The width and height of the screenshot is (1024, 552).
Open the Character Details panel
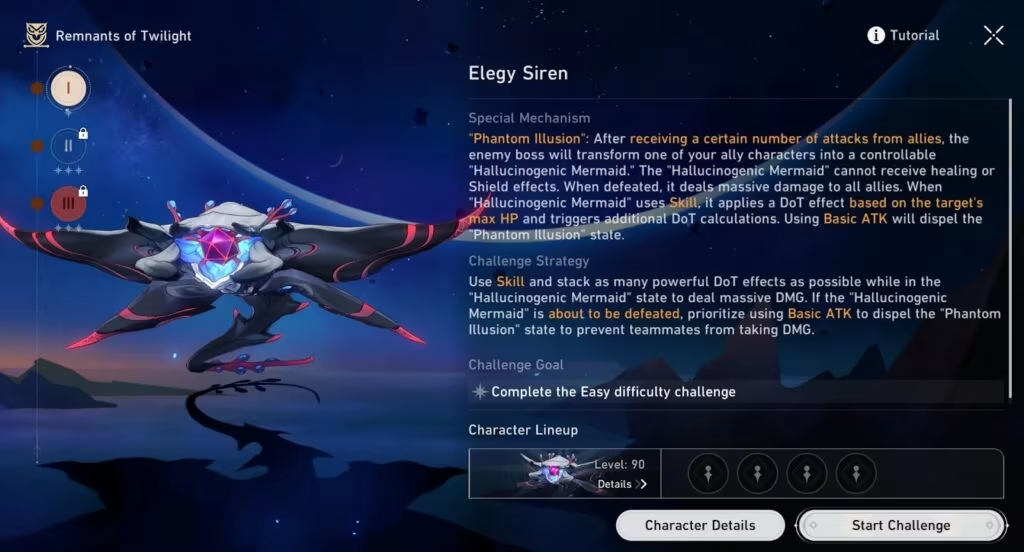pyautogui.click(x=700, y=525)
